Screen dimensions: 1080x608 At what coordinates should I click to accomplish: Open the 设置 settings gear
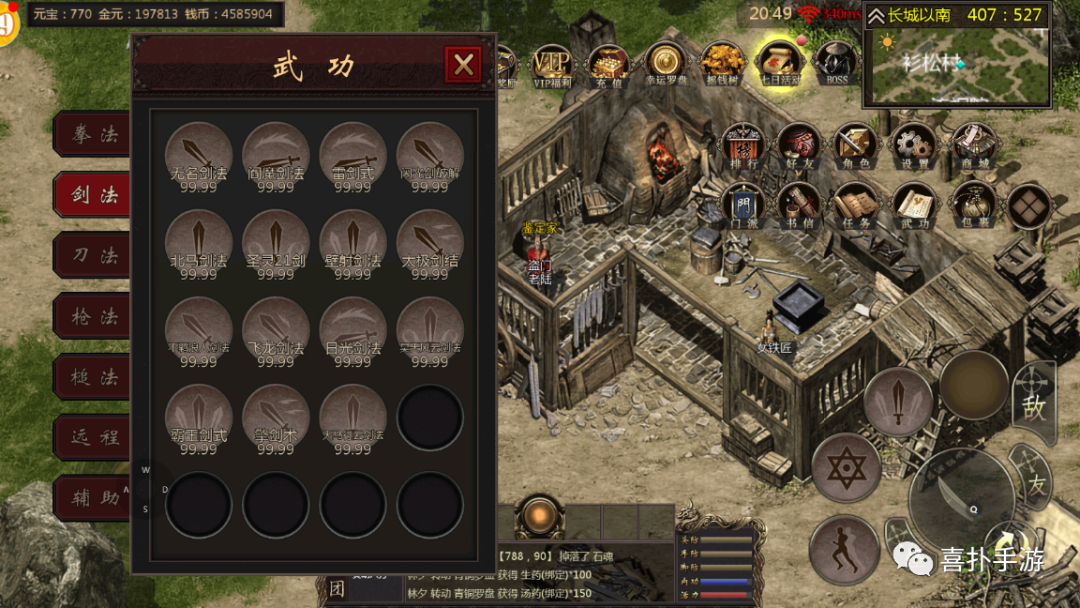point(913,147)
